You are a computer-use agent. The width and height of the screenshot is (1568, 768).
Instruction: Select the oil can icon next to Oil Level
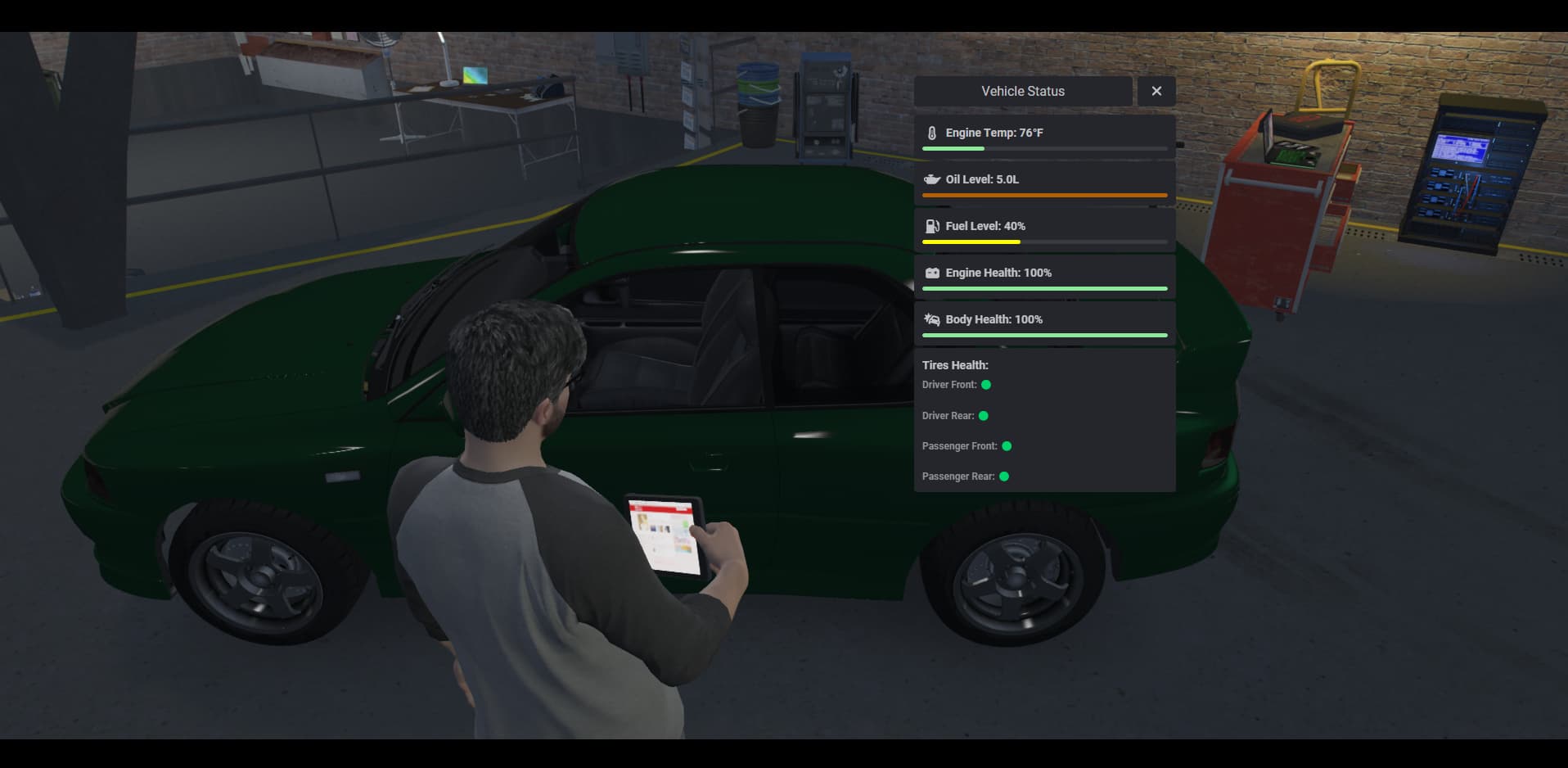(931, 178)
